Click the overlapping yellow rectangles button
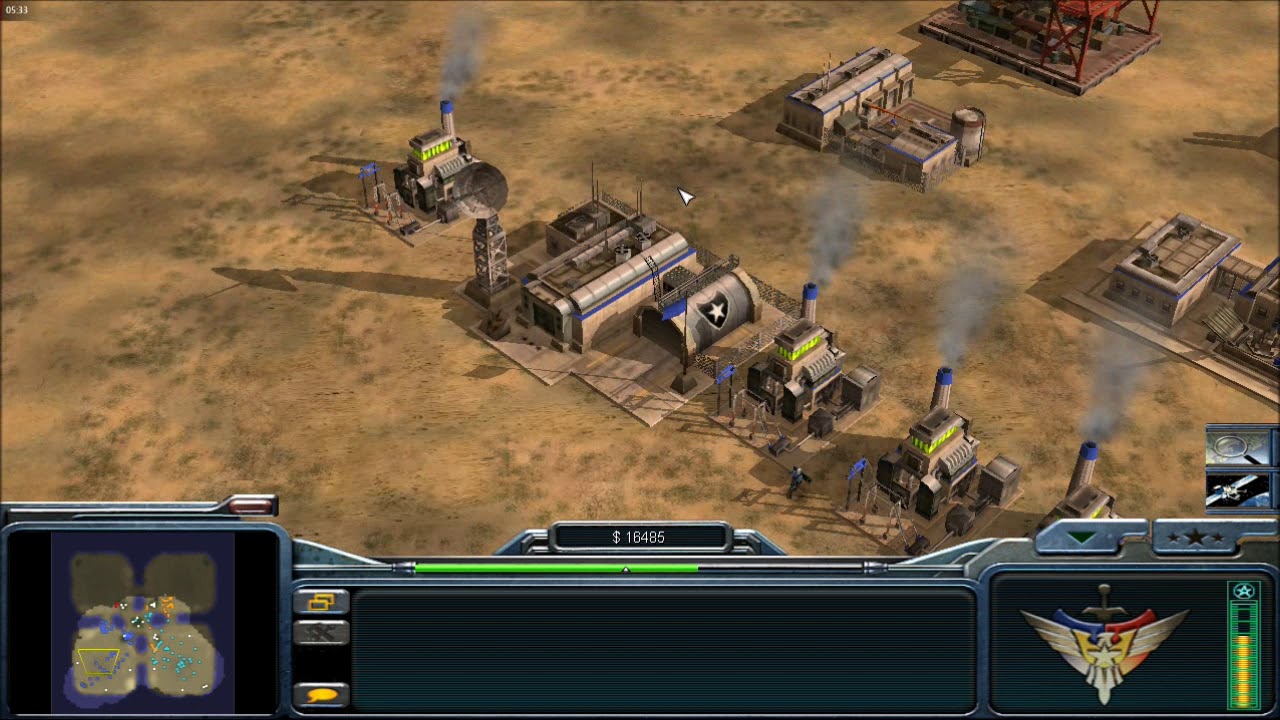Viewport: 1280px width, 720px height. coord(321,601)
